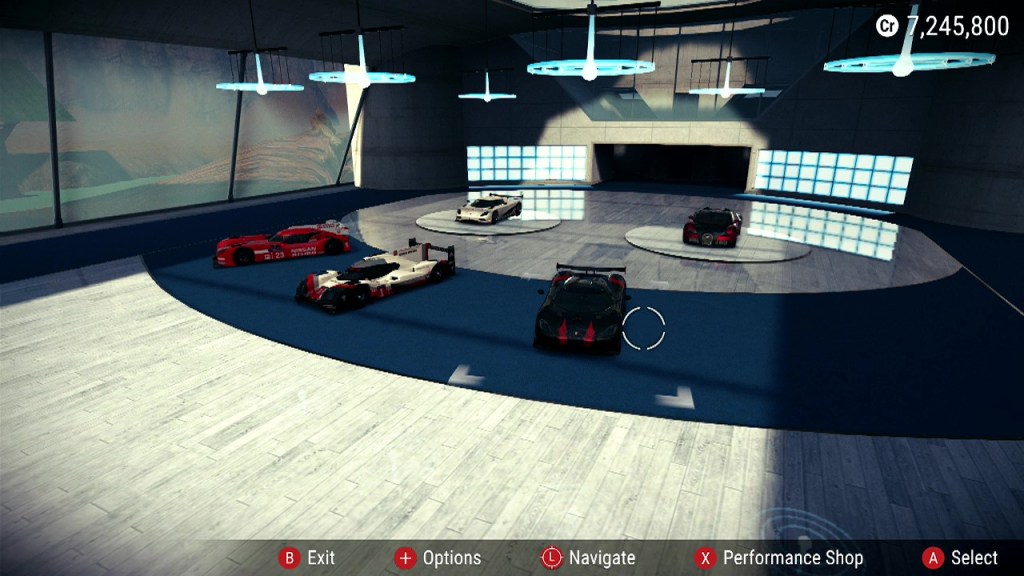Choose the white and red Porsche prototype
The image size is (1024, 576).
tap(376, 274)
